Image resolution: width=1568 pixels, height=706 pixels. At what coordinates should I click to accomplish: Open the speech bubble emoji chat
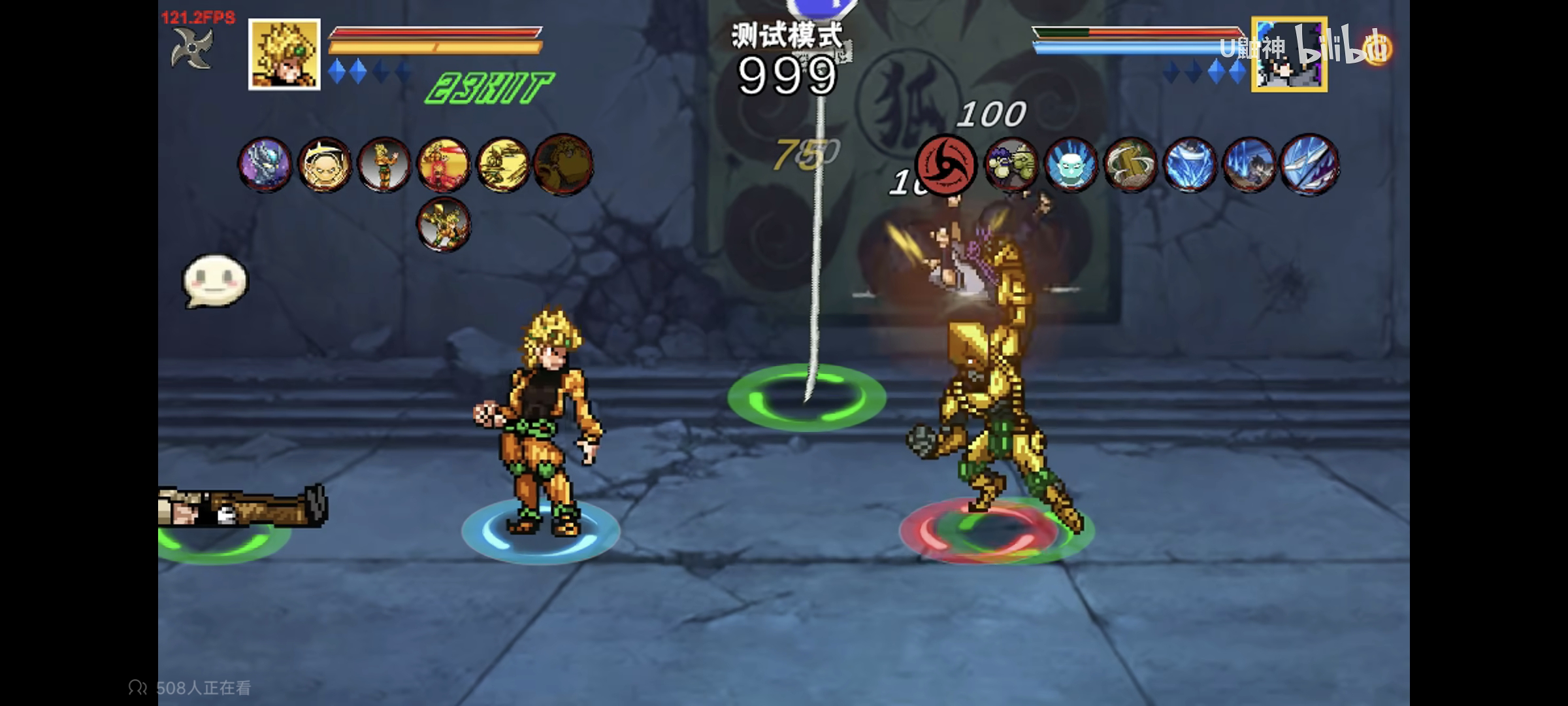[x=215, y=281]
